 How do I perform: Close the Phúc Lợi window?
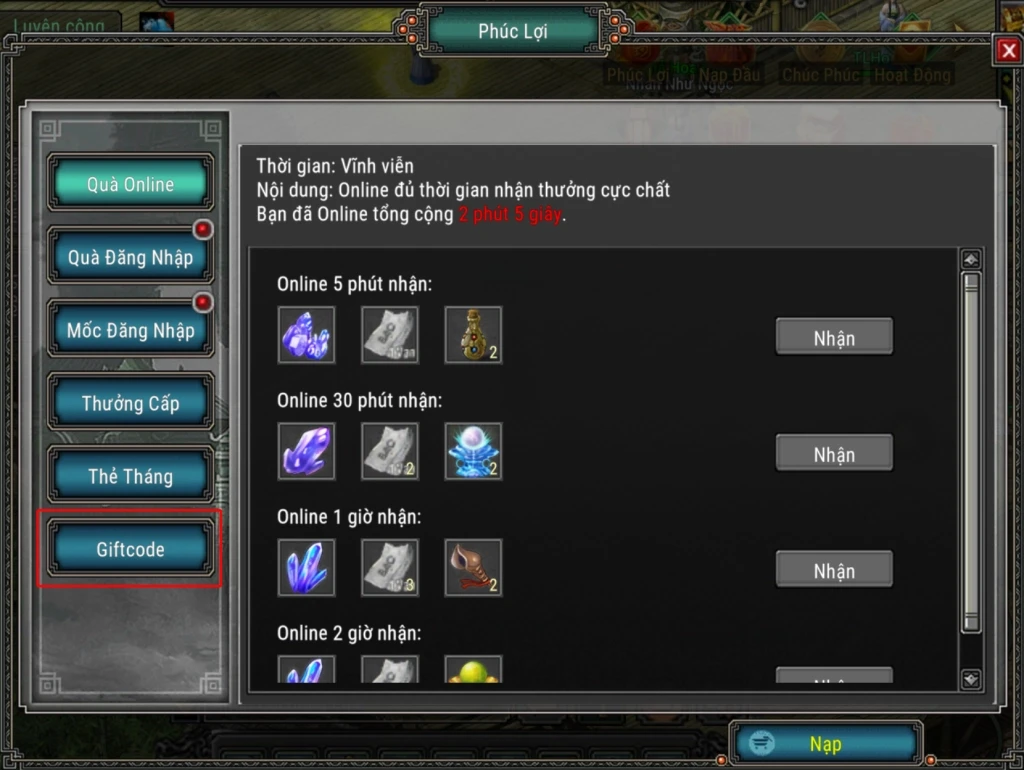[x=1007, y=50]
